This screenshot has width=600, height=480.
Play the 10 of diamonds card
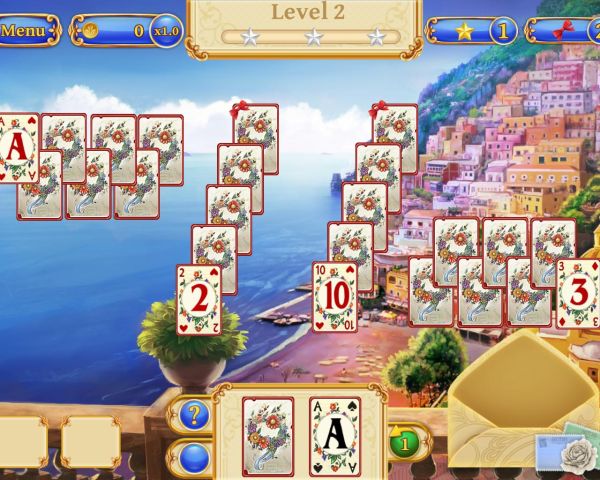coord(334,297)
